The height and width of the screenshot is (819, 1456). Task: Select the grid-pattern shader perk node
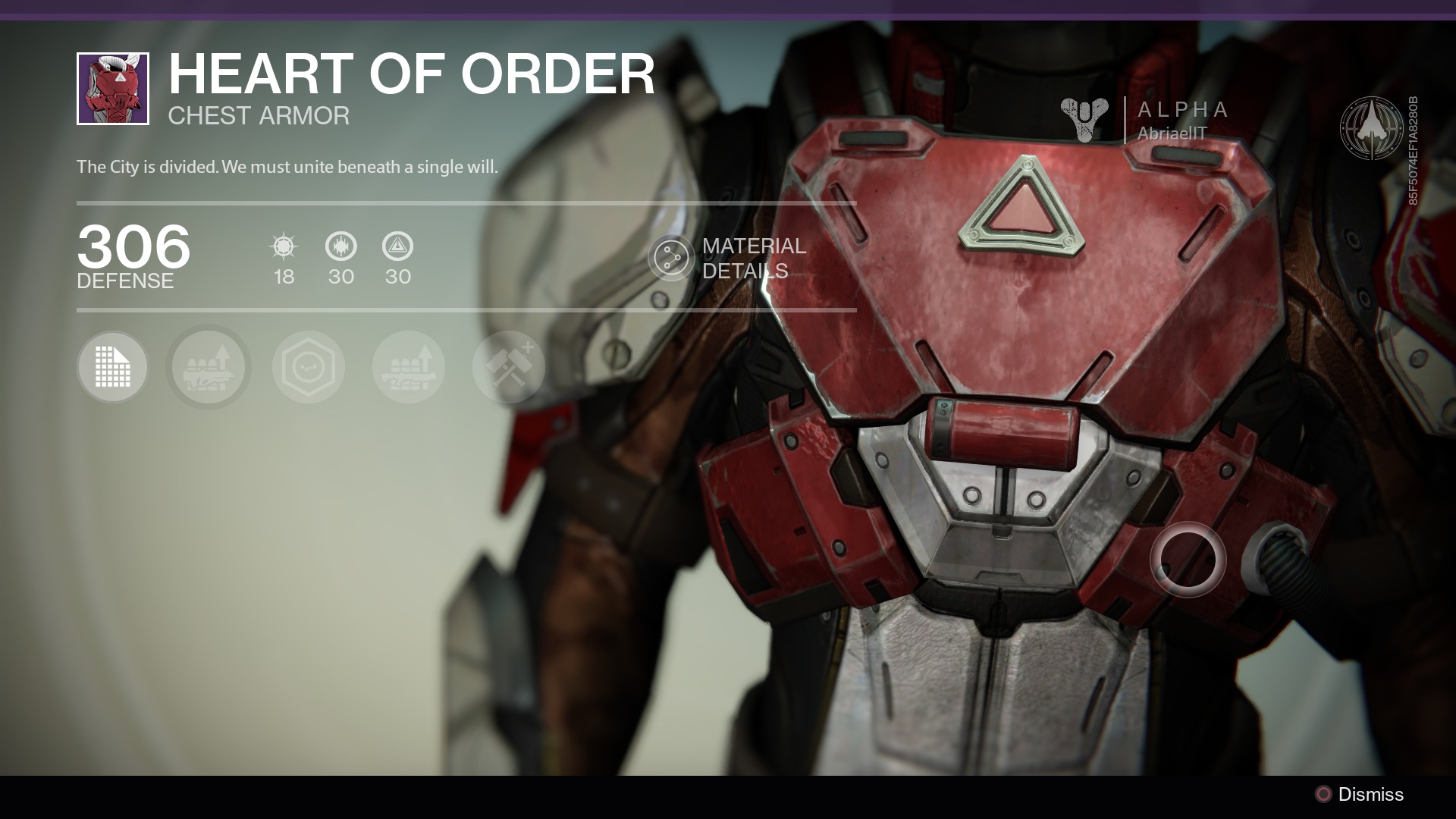[x=113, y=367]
